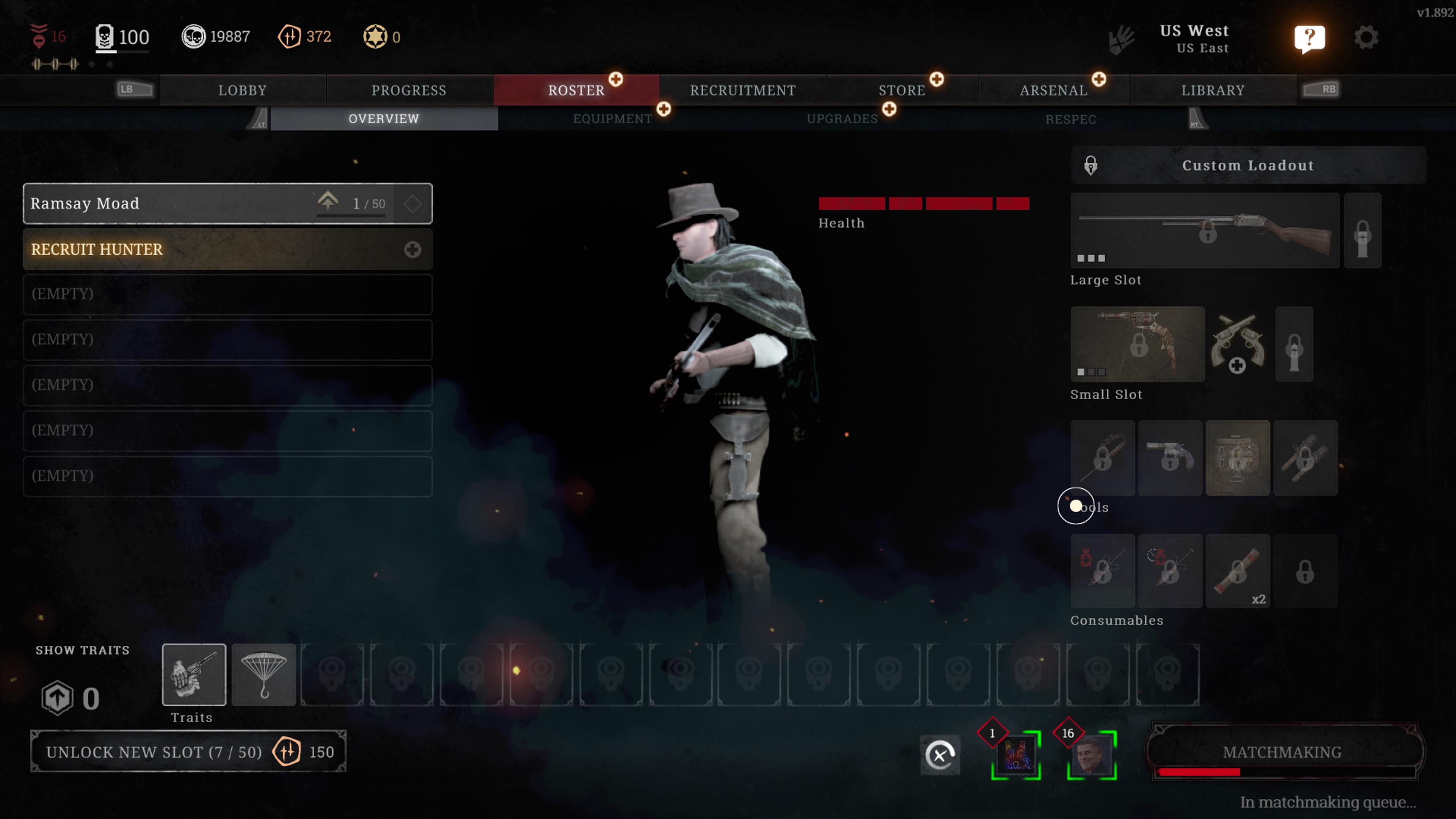
Task: Open the Equipment sub-tab
Action: click(613, 119)
